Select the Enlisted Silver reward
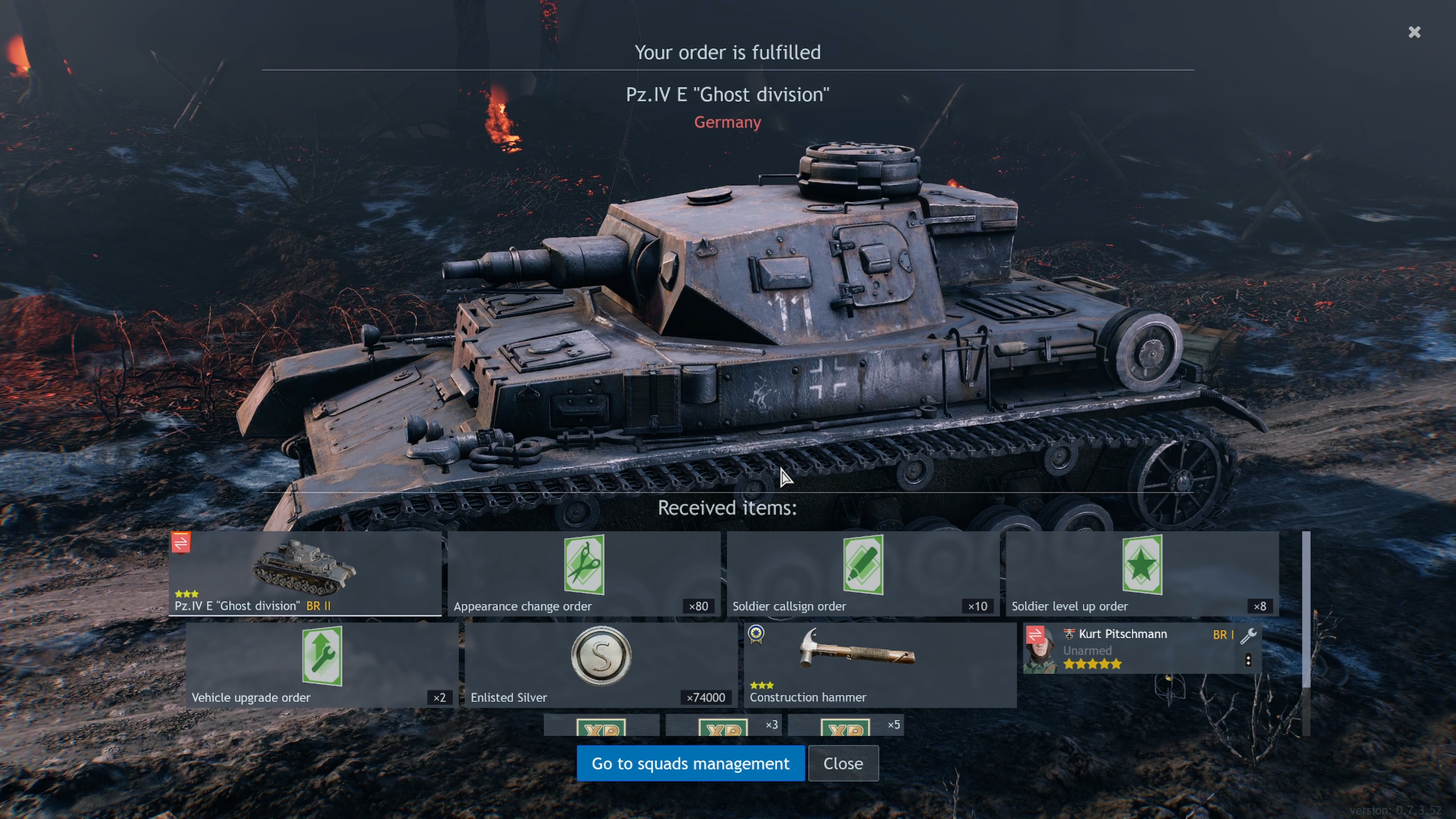The width and height of the screenshot is (1456, 819). 601,665
